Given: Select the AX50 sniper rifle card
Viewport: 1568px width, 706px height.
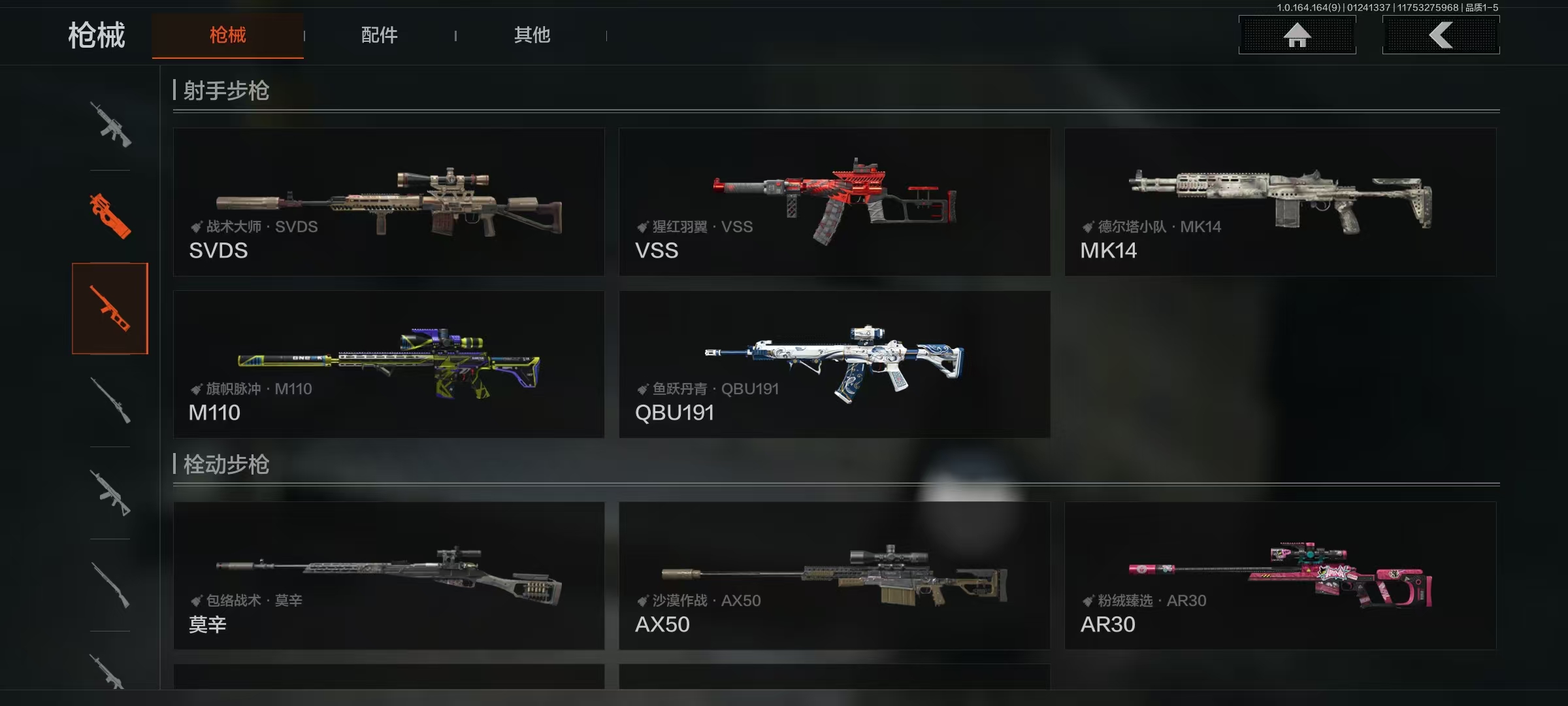Looking at the screenshot, I should [x=834, y=576].
